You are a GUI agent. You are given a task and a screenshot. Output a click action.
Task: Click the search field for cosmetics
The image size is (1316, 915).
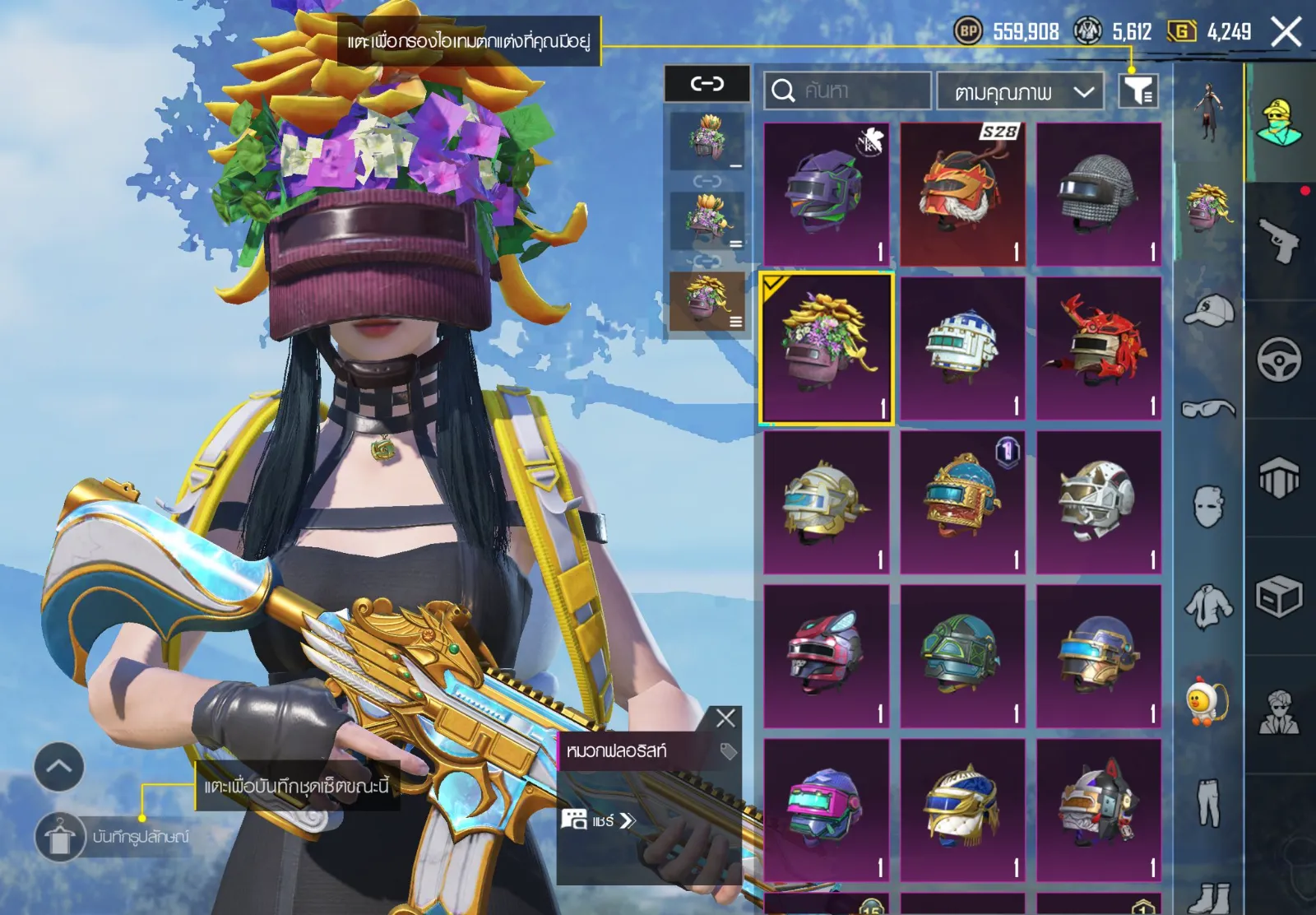[847, 91]
